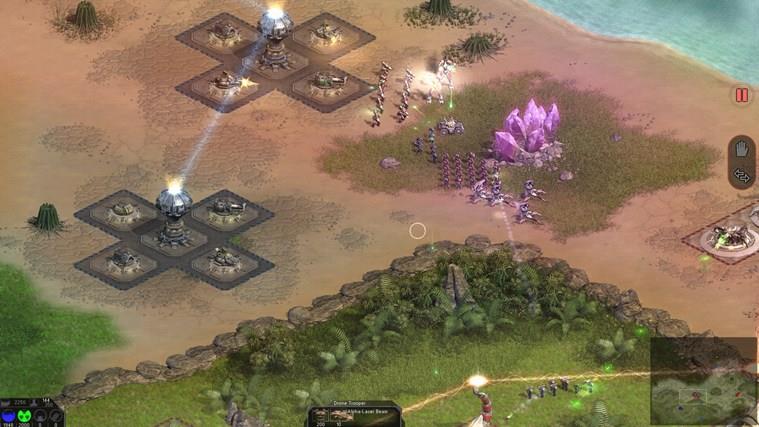Screen dimensions: 759x427
Task: Click the minimap in the corner
Action: pos(703,382)
